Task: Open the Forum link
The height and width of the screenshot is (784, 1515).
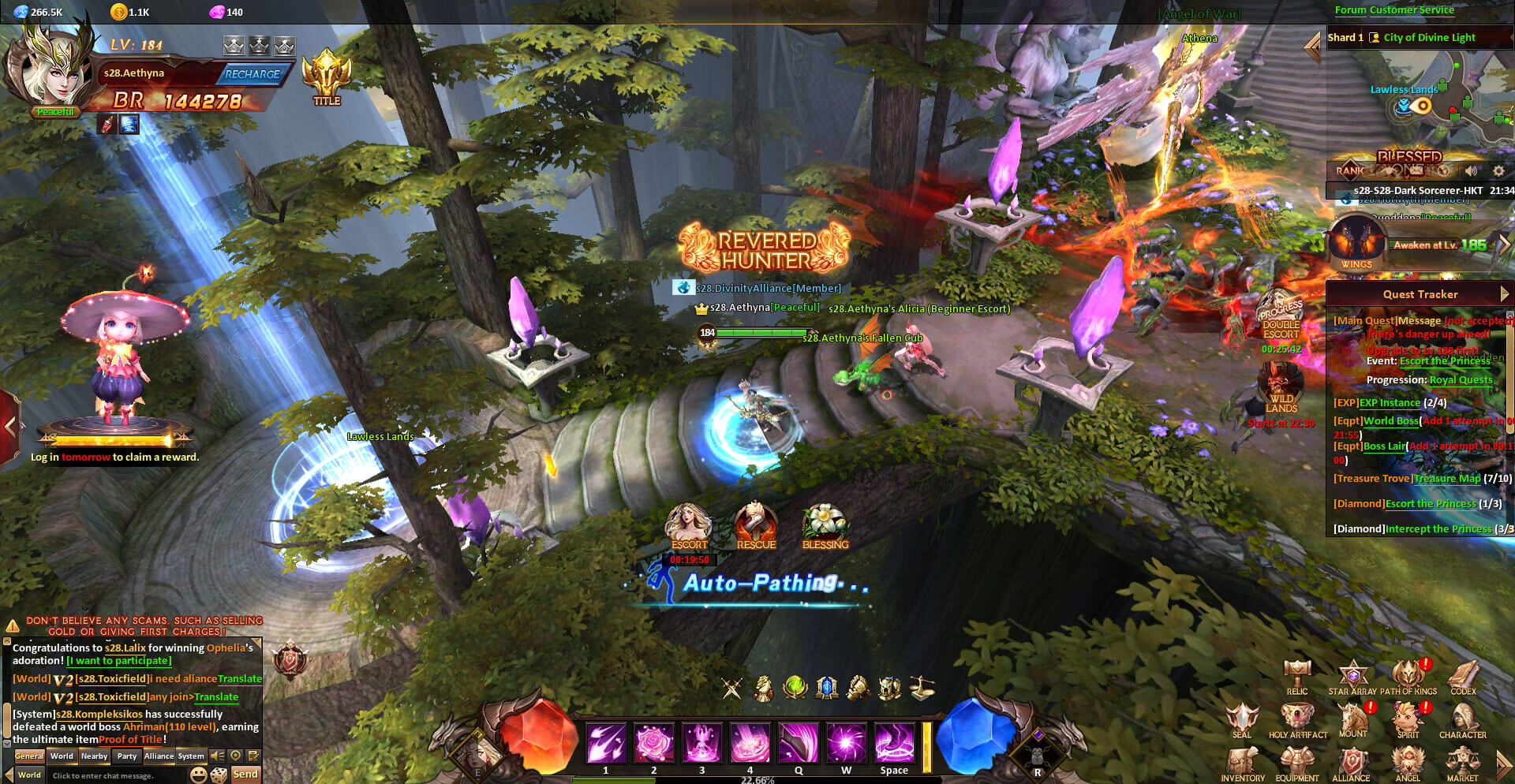Action: tap(1350, 10)
